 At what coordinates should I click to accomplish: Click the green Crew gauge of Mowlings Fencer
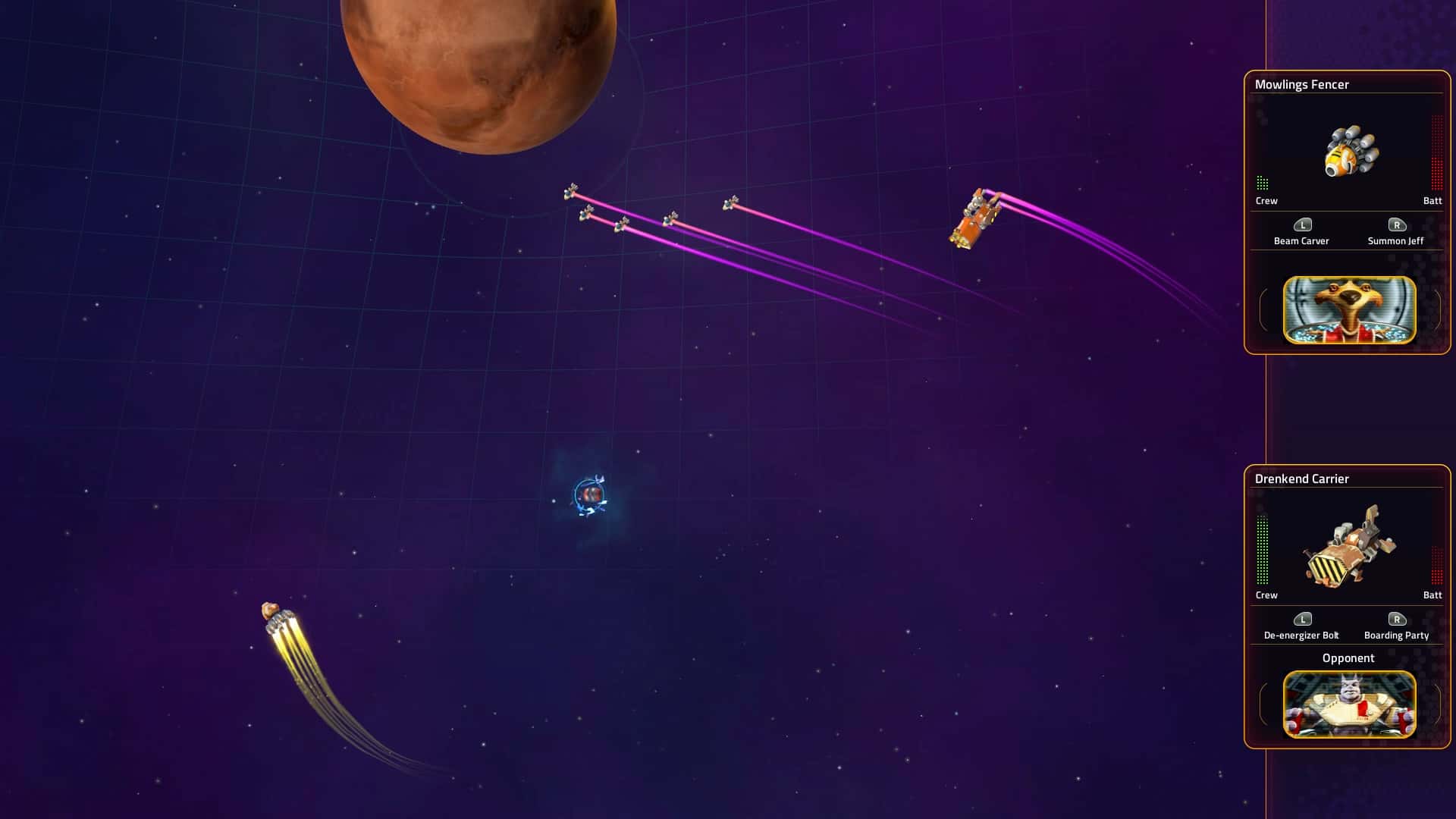[1263, 182]
